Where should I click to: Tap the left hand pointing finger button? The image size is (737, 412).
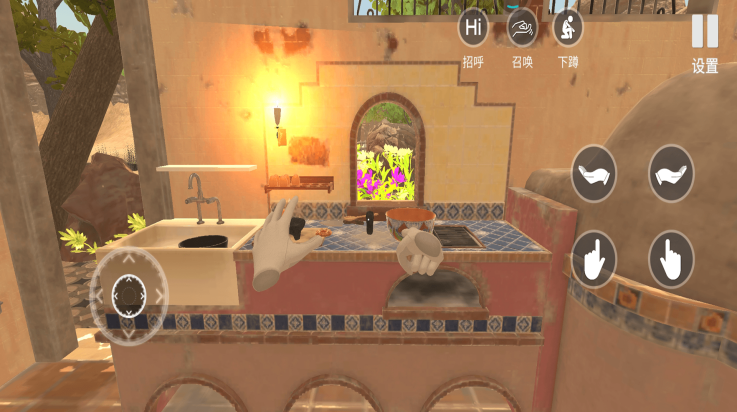pos(594,258)
